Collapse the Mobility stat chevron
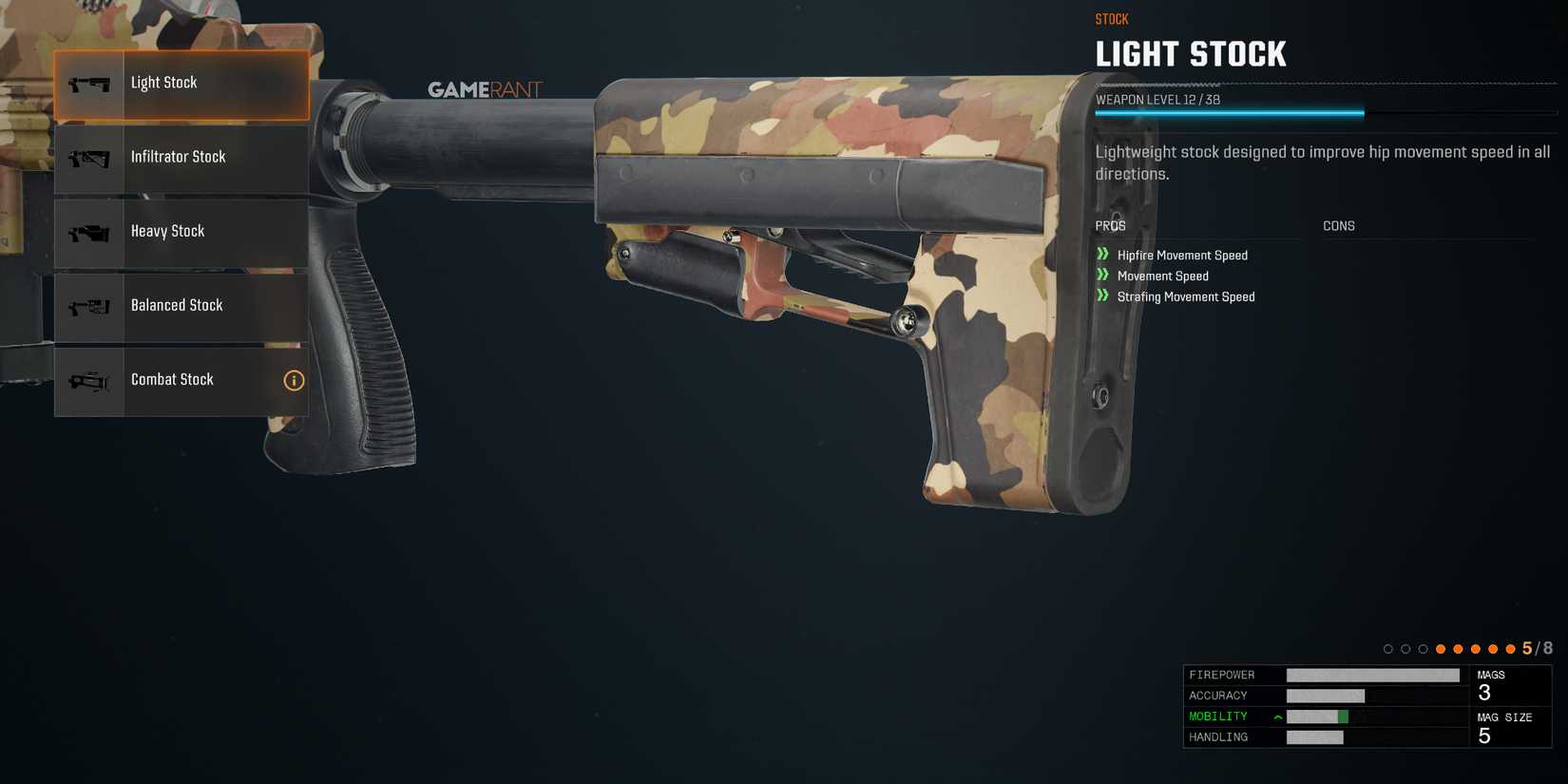The width and height of the screenshot is (1568, 784). pos(1276,716)
